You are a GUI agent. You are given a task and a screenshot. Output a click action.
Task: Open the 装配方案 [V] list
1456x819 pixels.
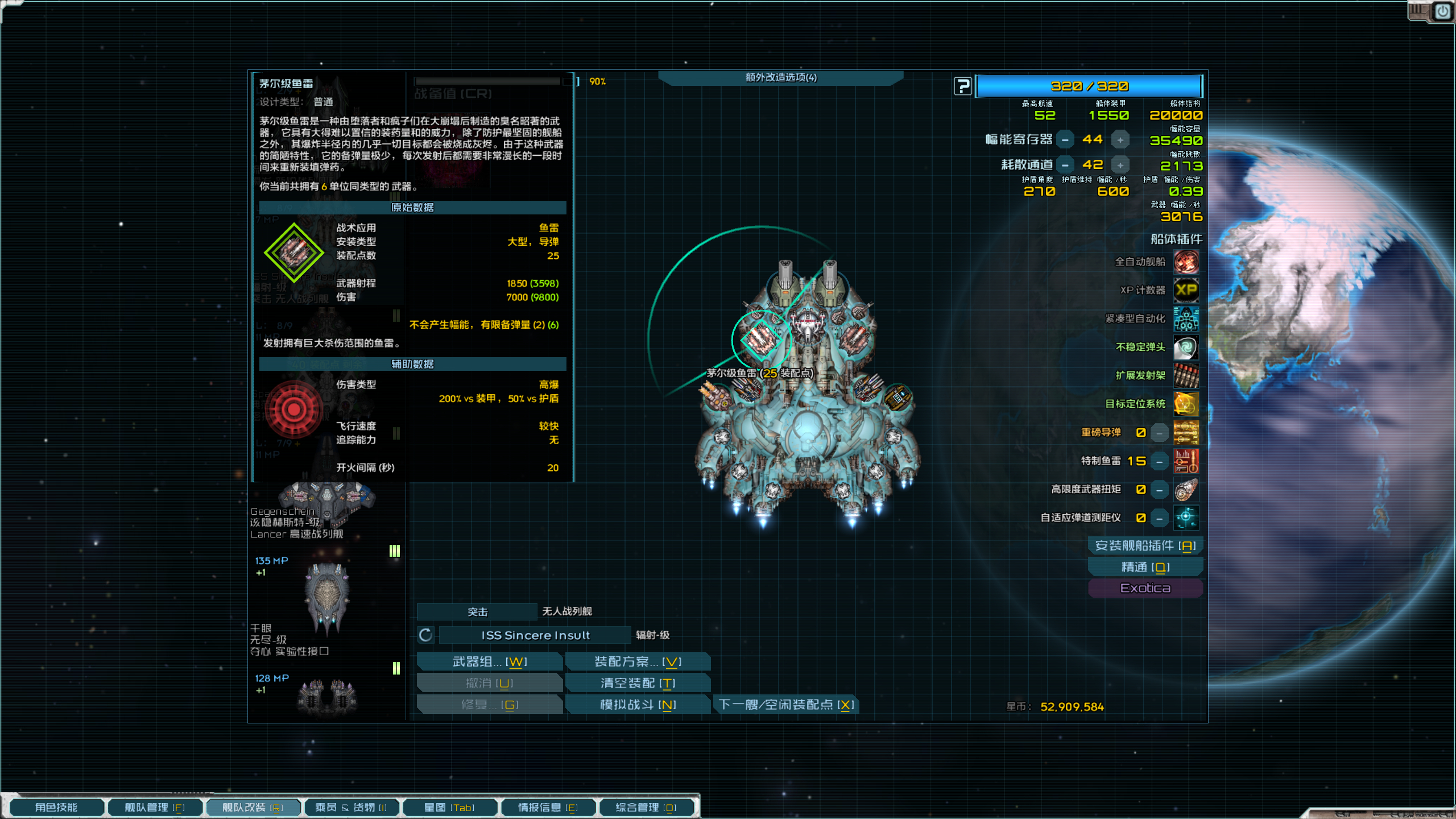[638, 661]
